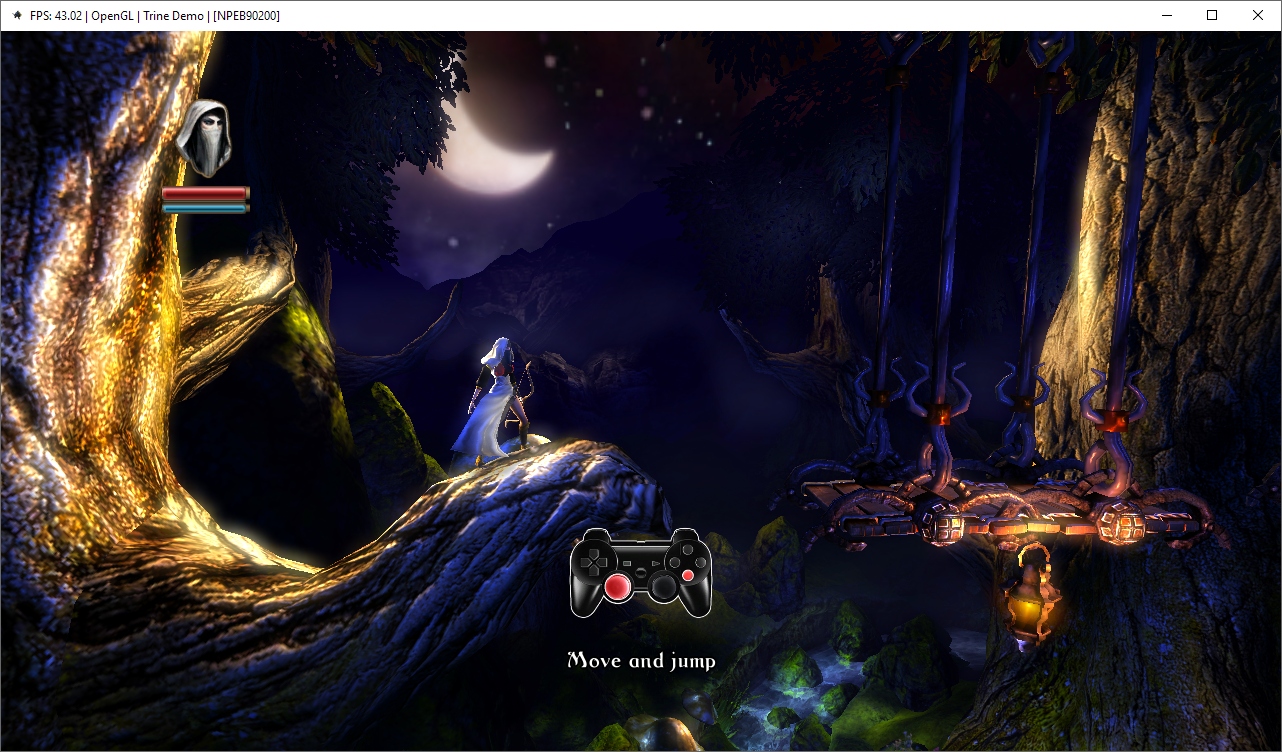Screen dimensions: 1282x752
Task: Click the hooded thief character portrait
Action: tap(204, 137)
